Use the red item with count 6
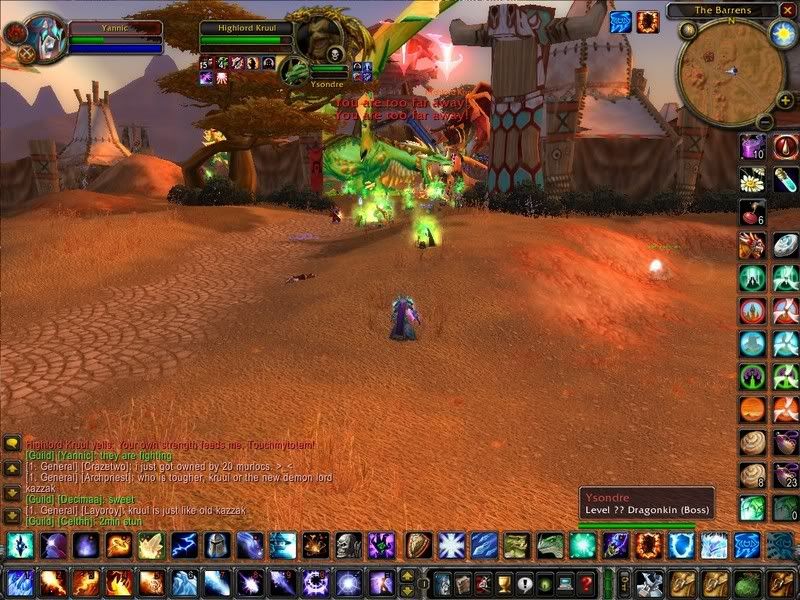 (x=751, y=213)
